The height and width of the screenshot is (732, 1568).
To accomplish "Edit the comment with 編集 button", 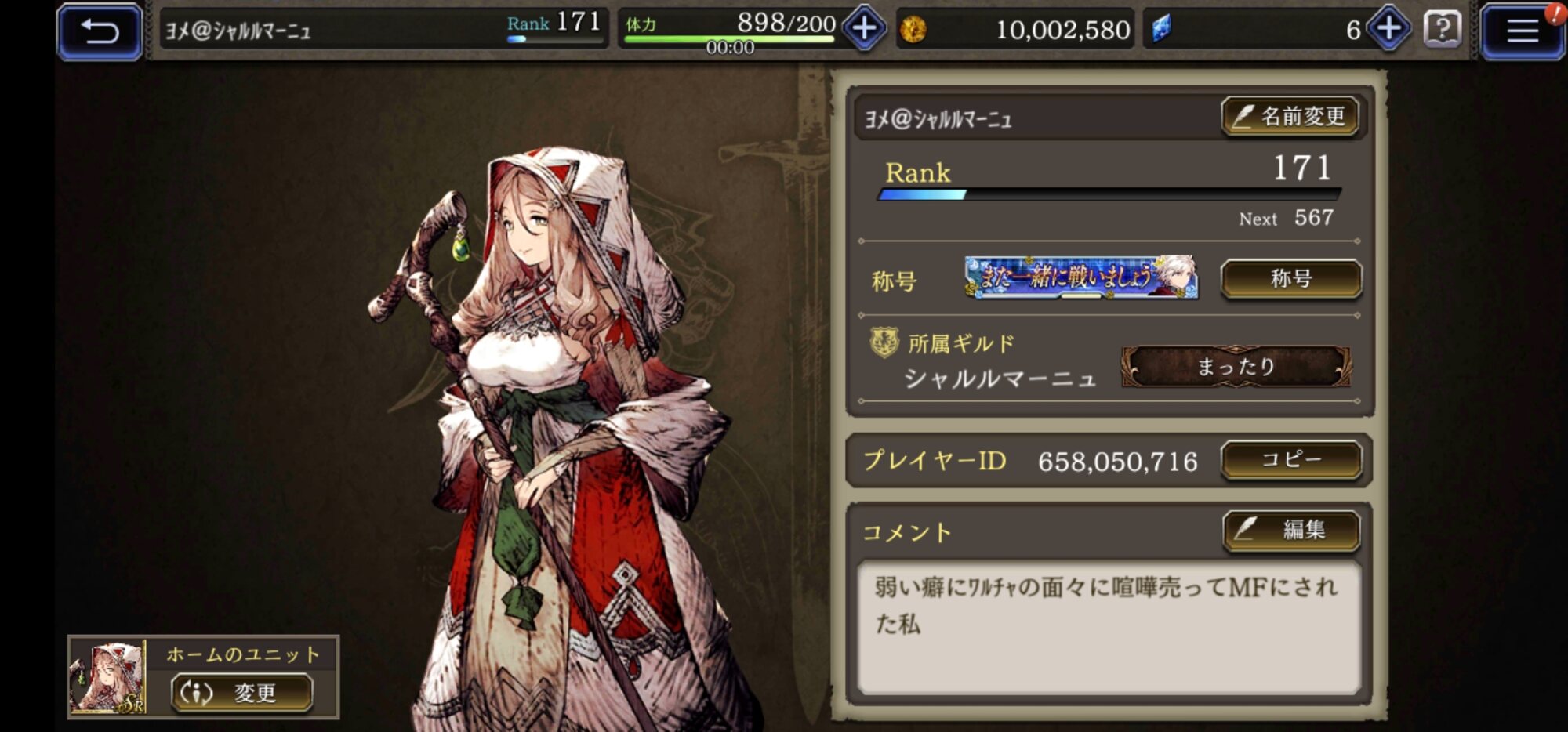I will click(x=1291, y=531).
